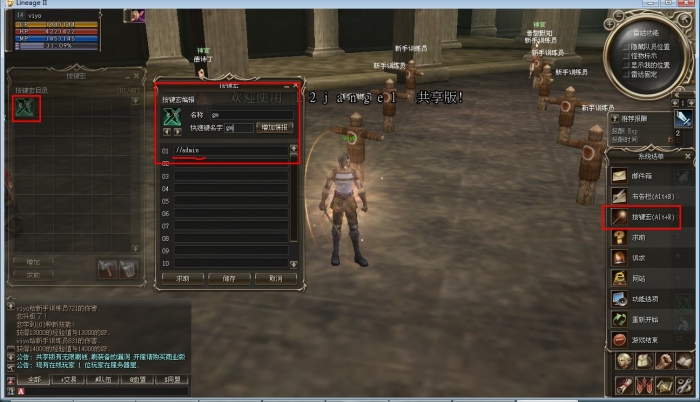Open the macro menu entry (Alt+R)
This screenshot has width=700, height=402.
(x=646, y=216)
